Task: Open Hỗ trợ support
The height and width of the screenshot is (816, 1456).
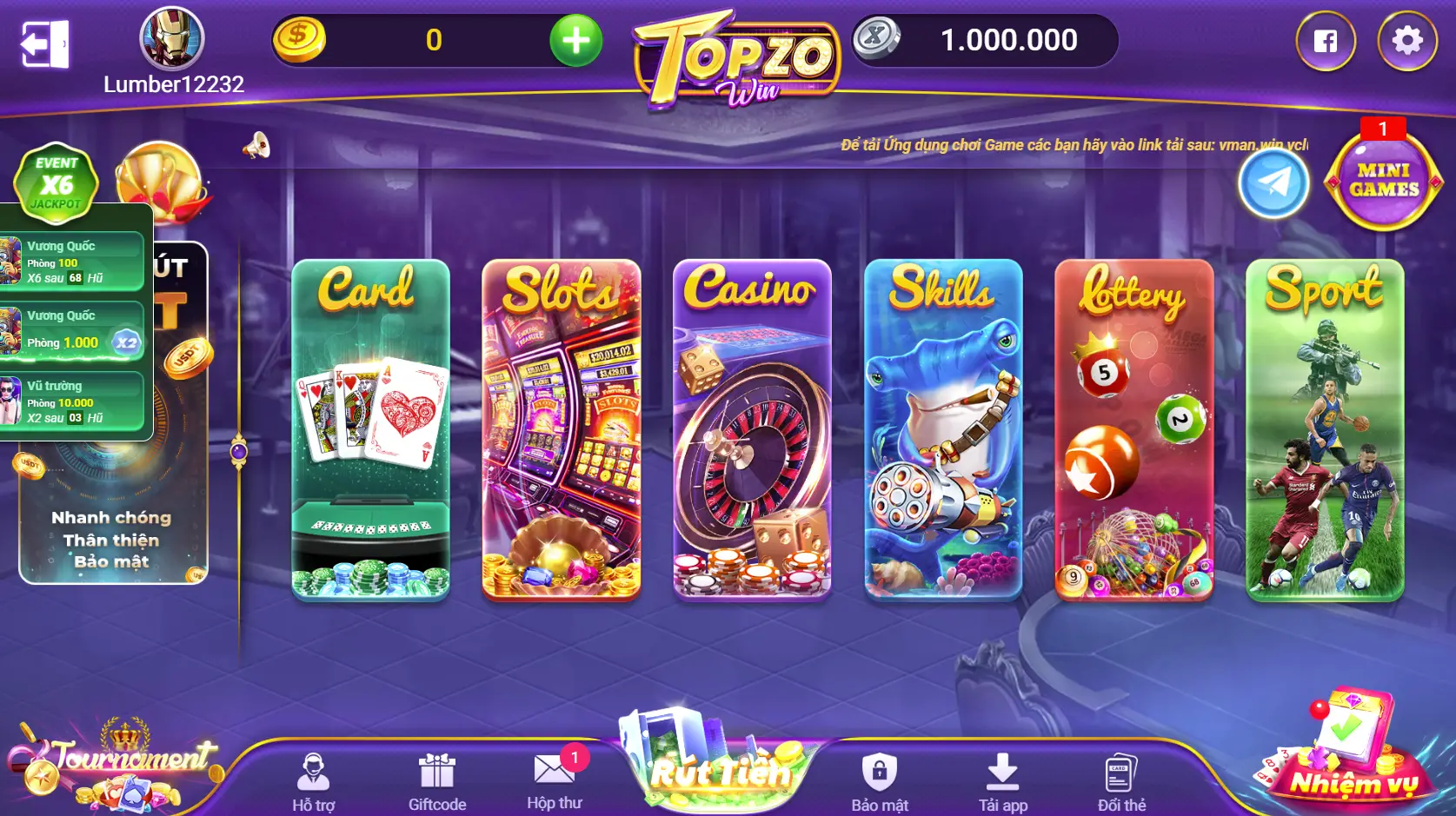Action: click(x=313, y=781)
